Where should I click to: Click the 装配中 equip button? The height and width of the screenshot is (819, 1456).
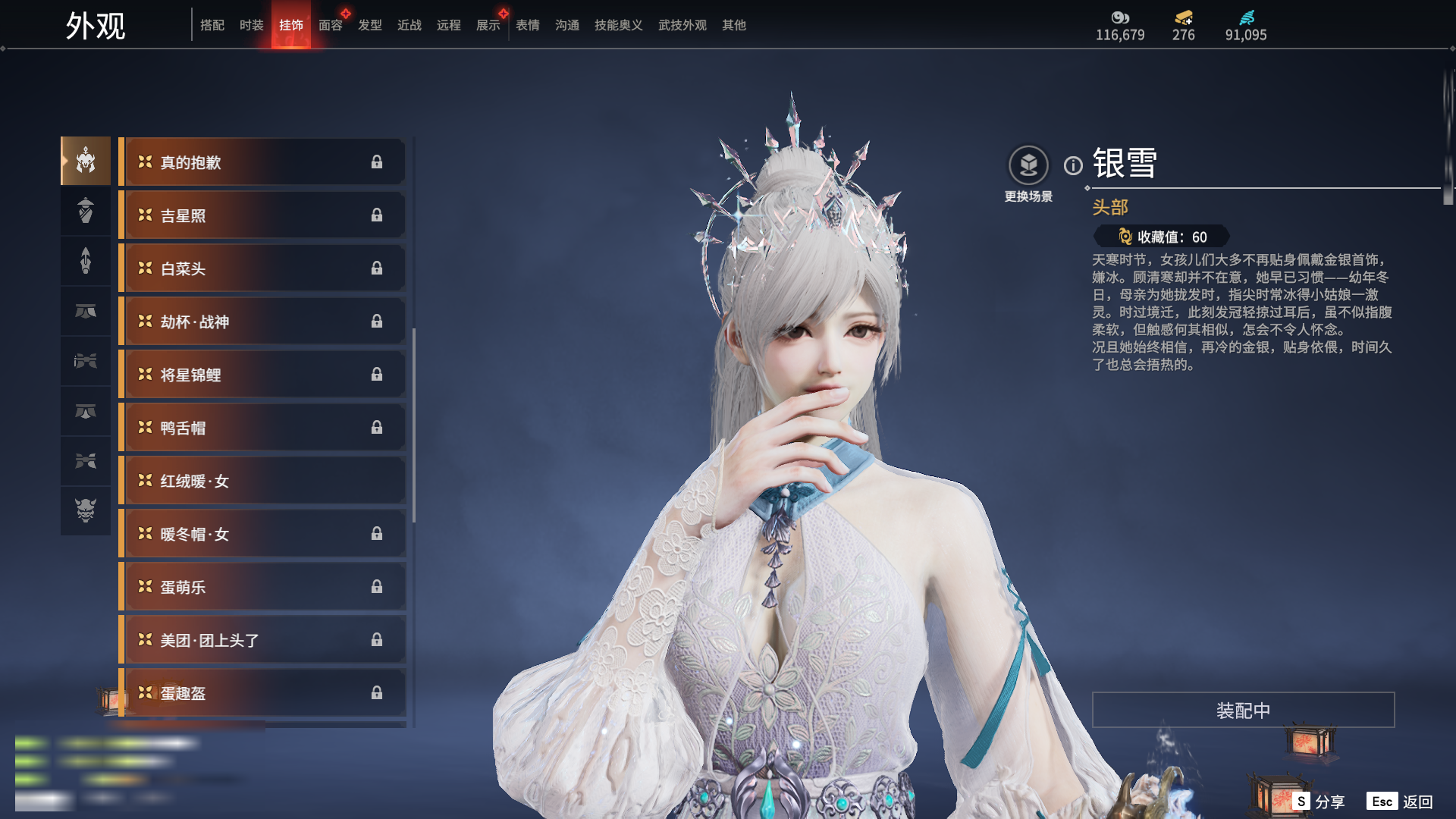[x=1243, y=710]
